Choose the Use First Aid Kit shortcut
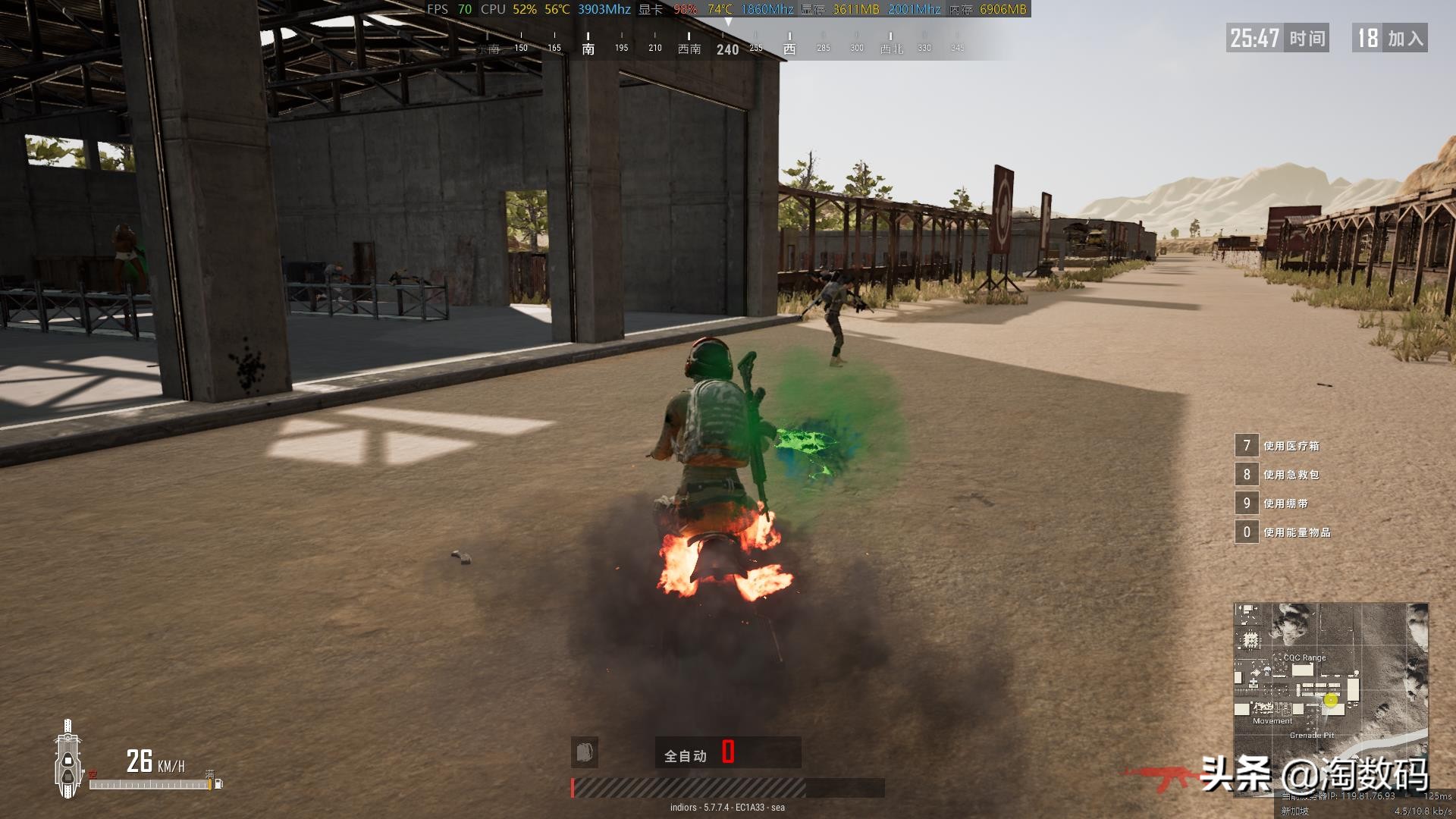The height and width of the screenshot is (819, 1456). [x=1282, y=475]
